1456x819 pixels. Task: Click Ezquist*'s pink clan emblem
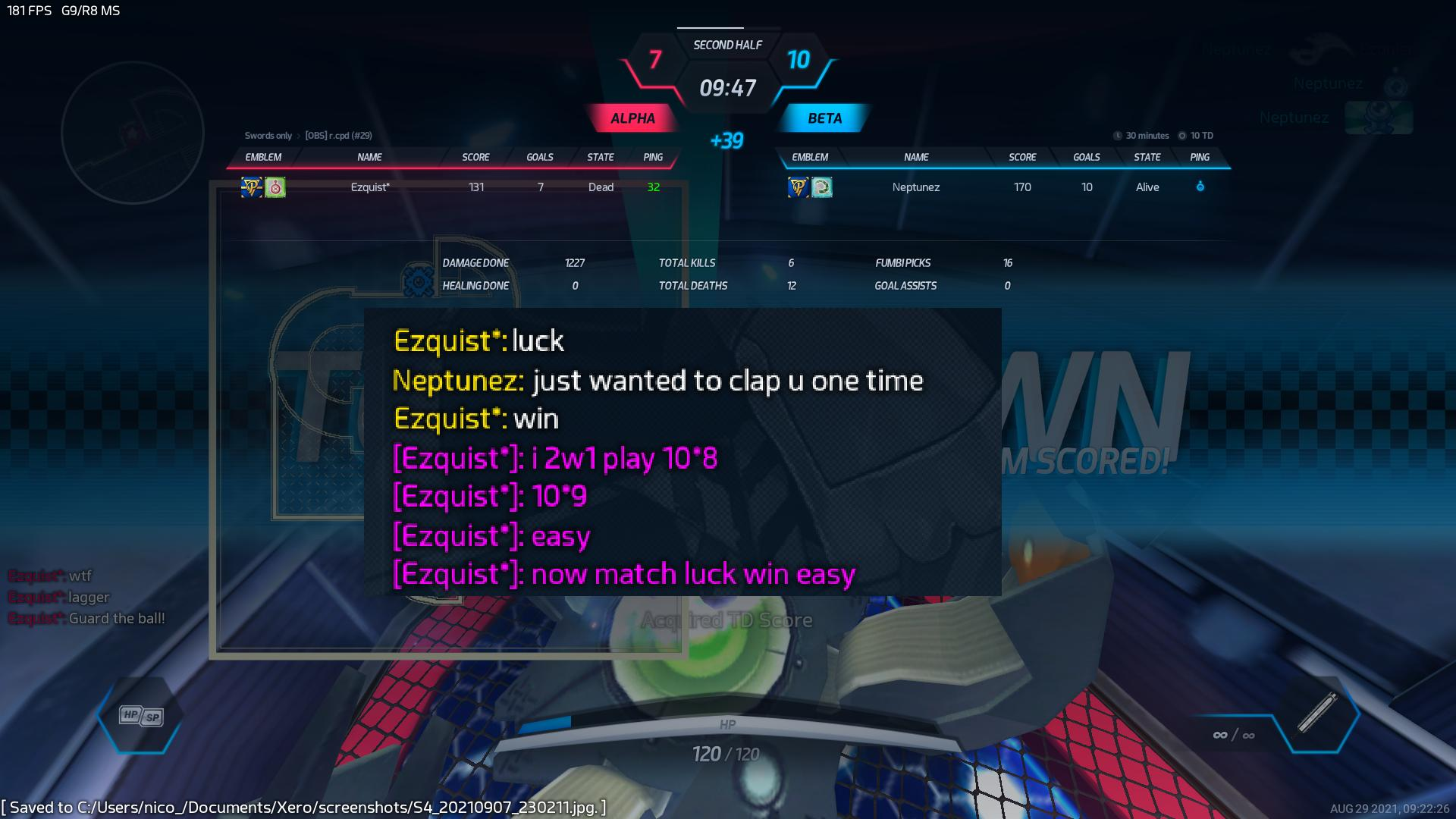[275, 187]
